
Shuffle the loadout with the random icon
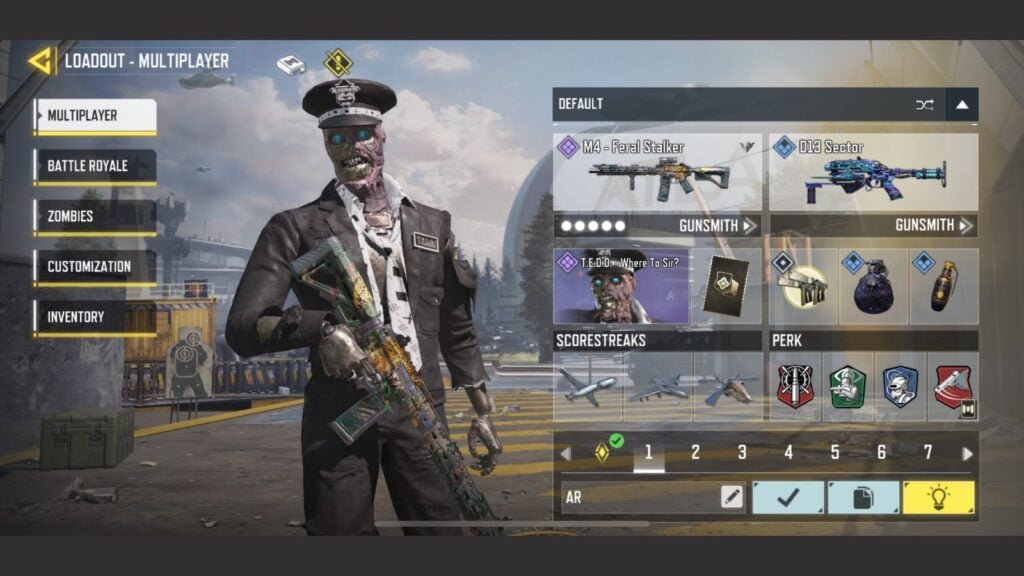(924, 104)
